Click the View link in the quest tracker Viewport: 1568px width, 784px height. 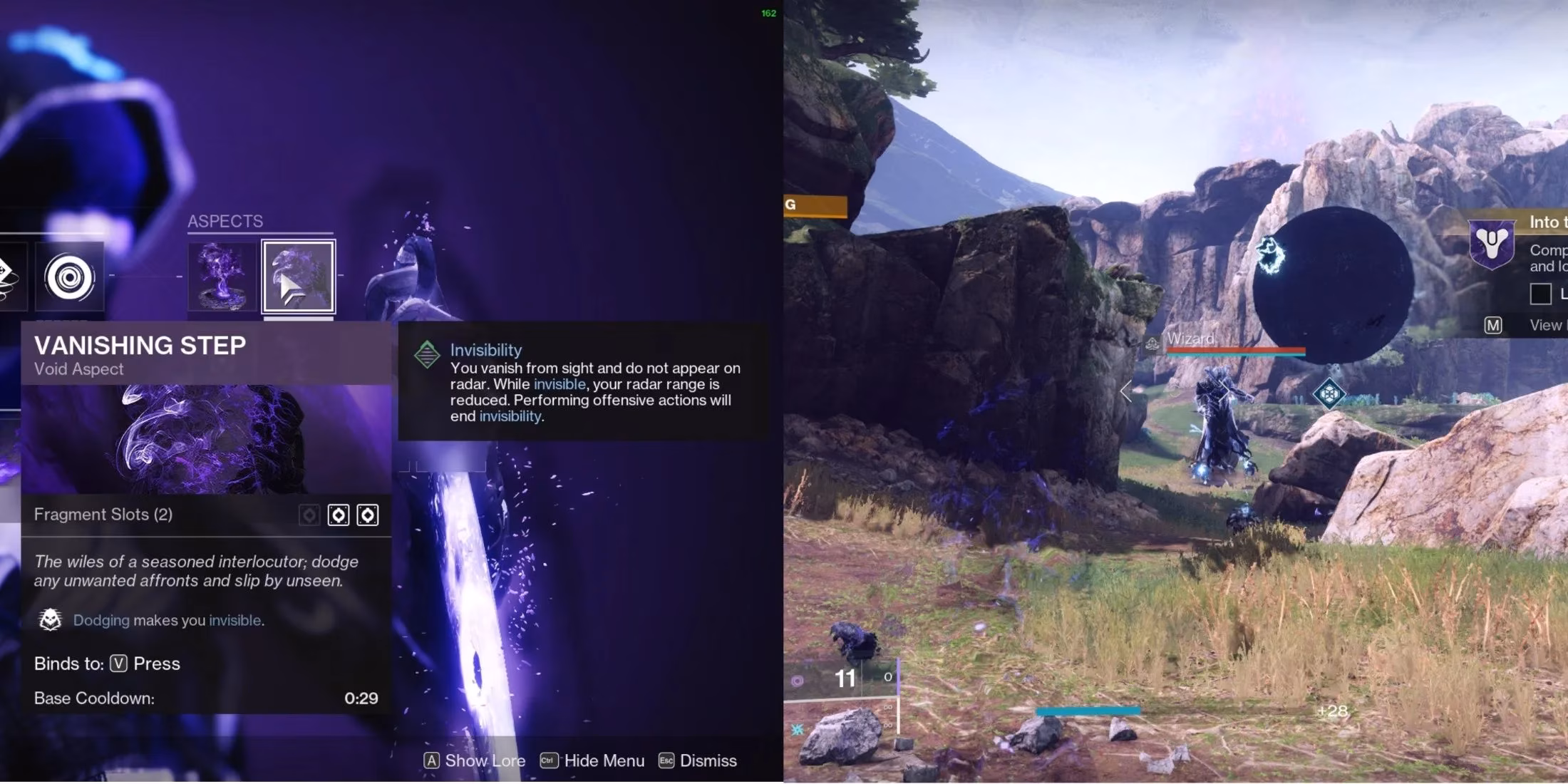pyautogui.click(x=1545, y=324)
